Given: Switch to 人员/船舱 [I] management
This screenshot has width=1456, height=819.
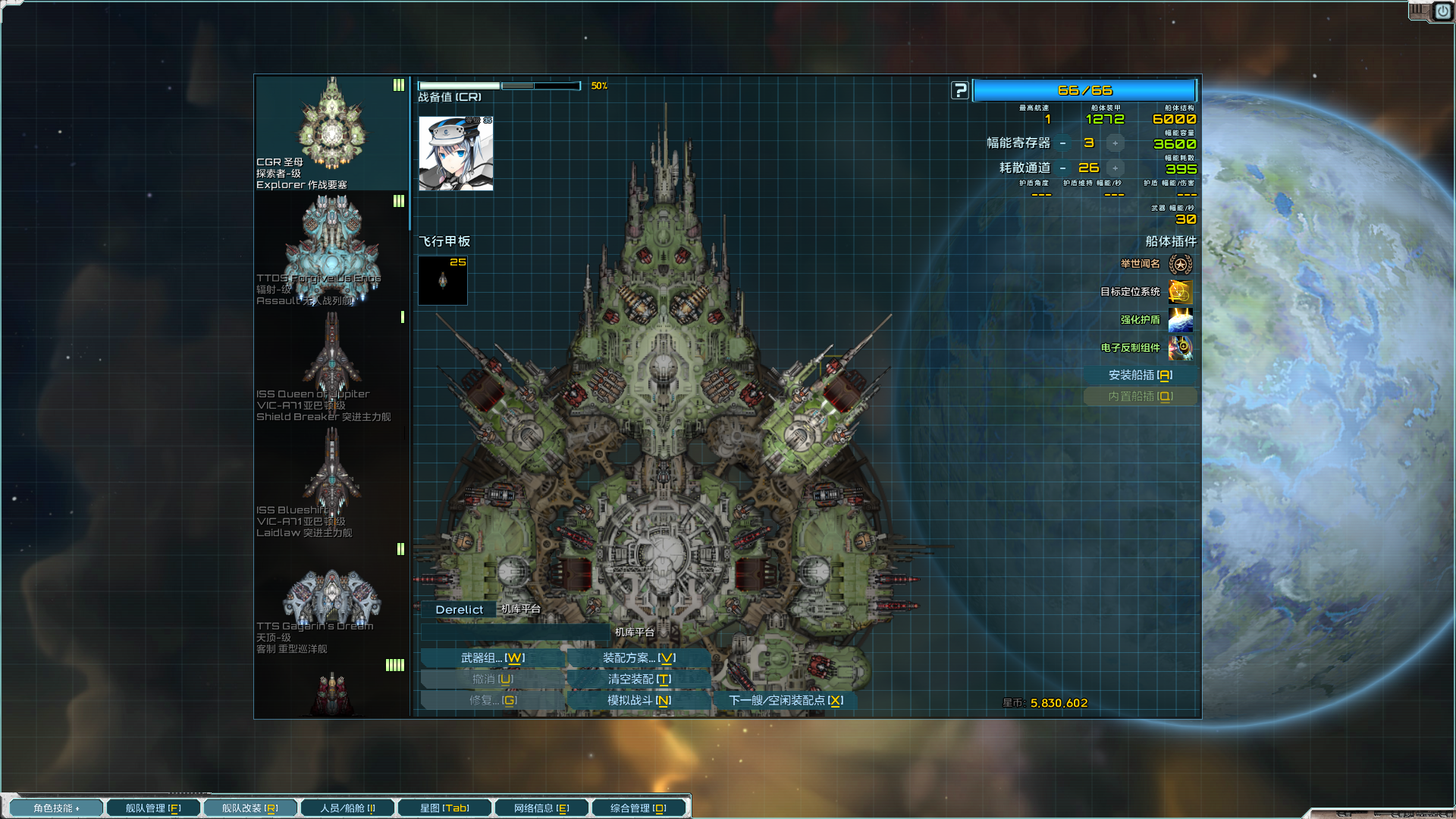Looking at the screenshot, I should [347, 807].
